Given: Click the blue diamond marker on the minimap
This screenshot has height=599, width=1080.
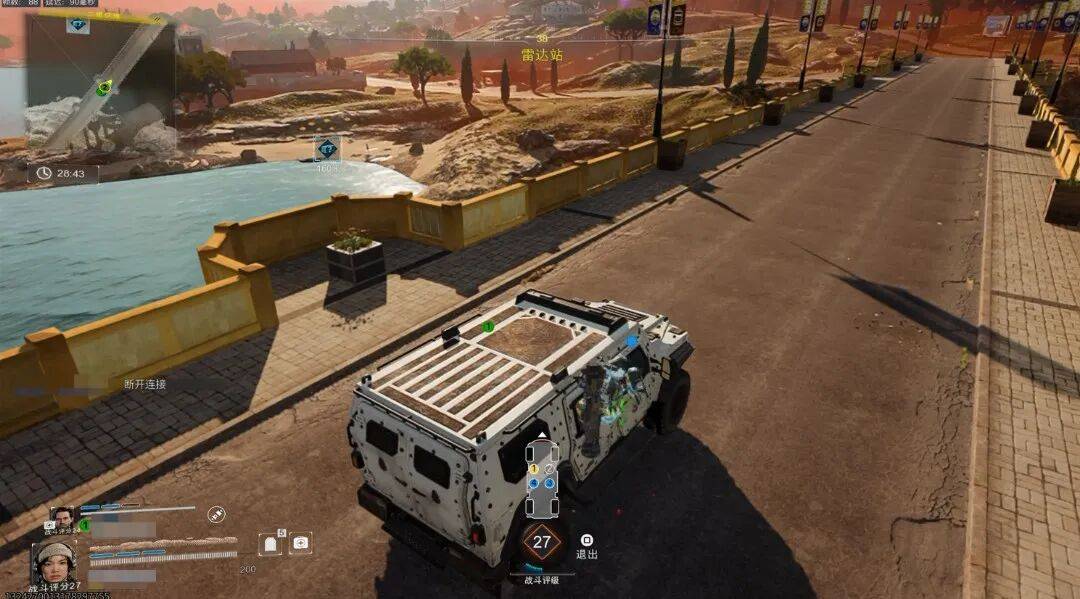Looking at the screenshot, I should (x=78, y=25).
